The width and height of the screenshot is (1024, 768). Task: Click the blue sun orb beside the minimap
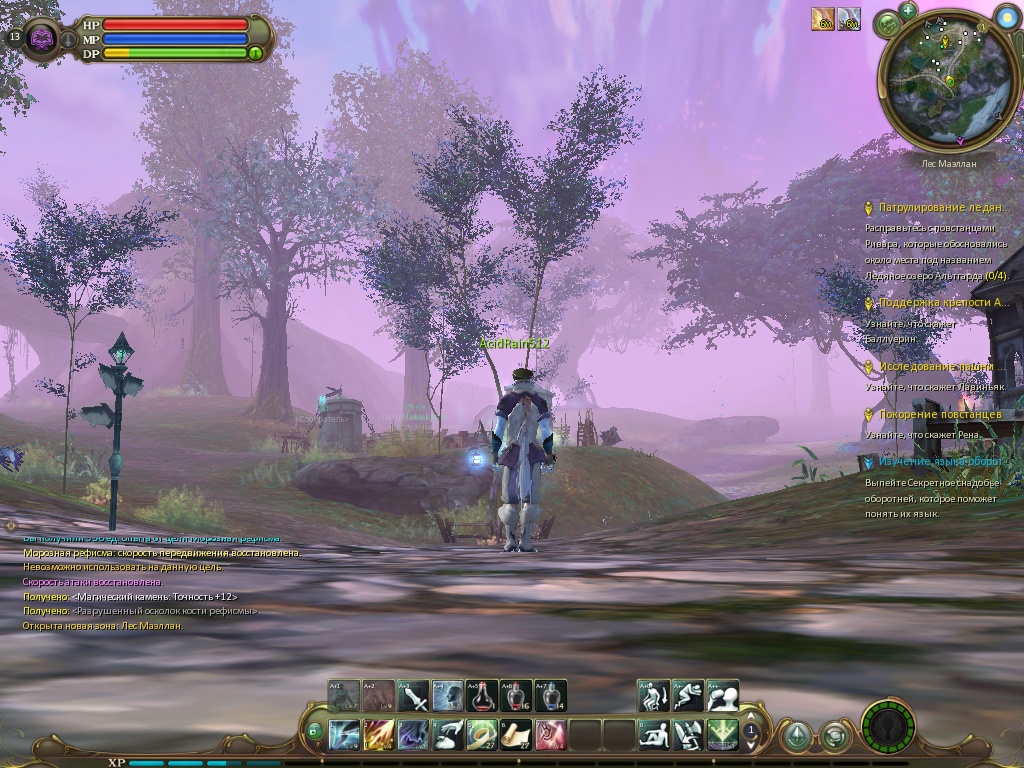(1007, 17)
